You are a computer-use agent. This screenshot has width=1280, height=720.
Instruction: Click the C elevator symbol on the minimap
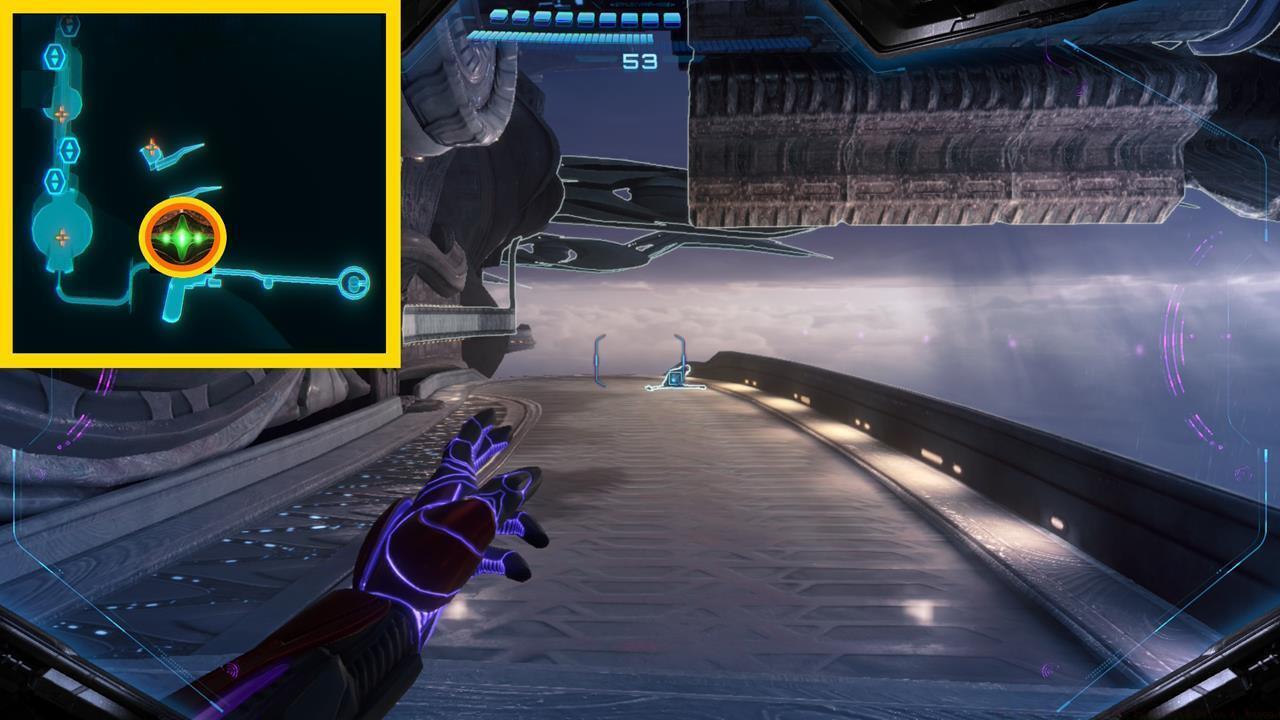pos(355,283)
